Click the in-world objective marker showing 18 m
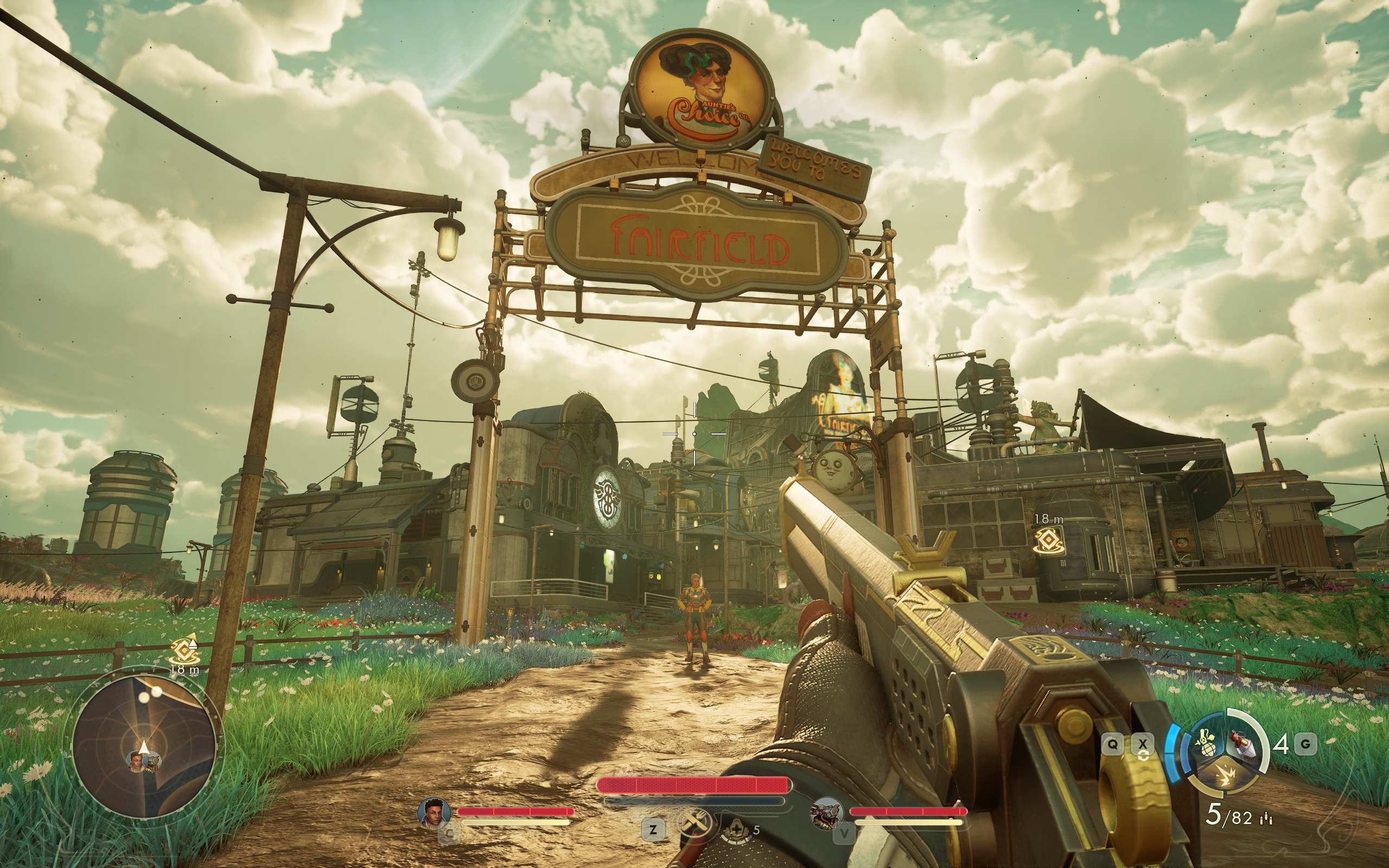 1049,540
